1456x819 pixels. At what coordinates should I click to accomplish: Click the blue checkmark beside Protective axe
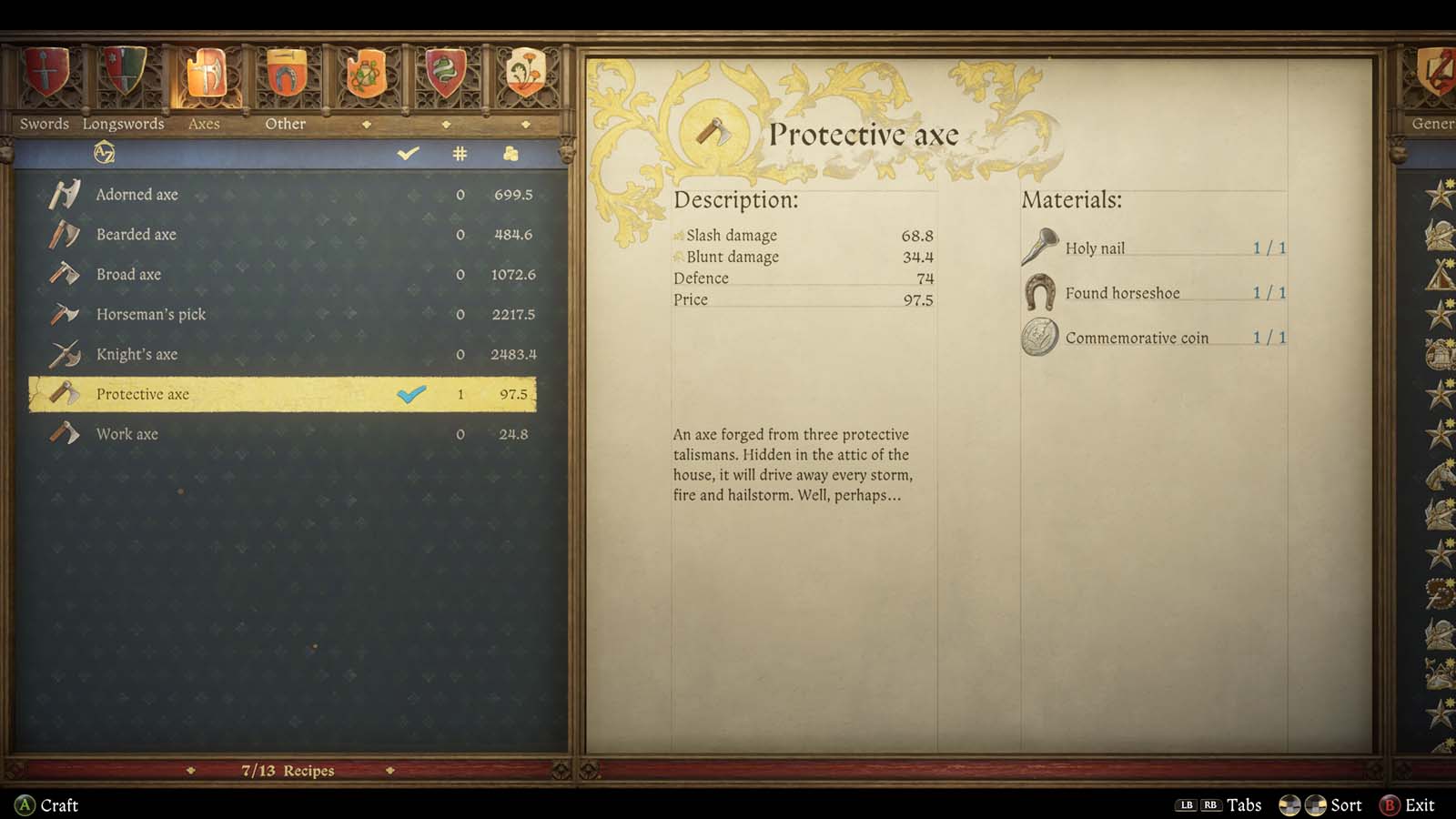pyautogui.click(x=411, y=394)
